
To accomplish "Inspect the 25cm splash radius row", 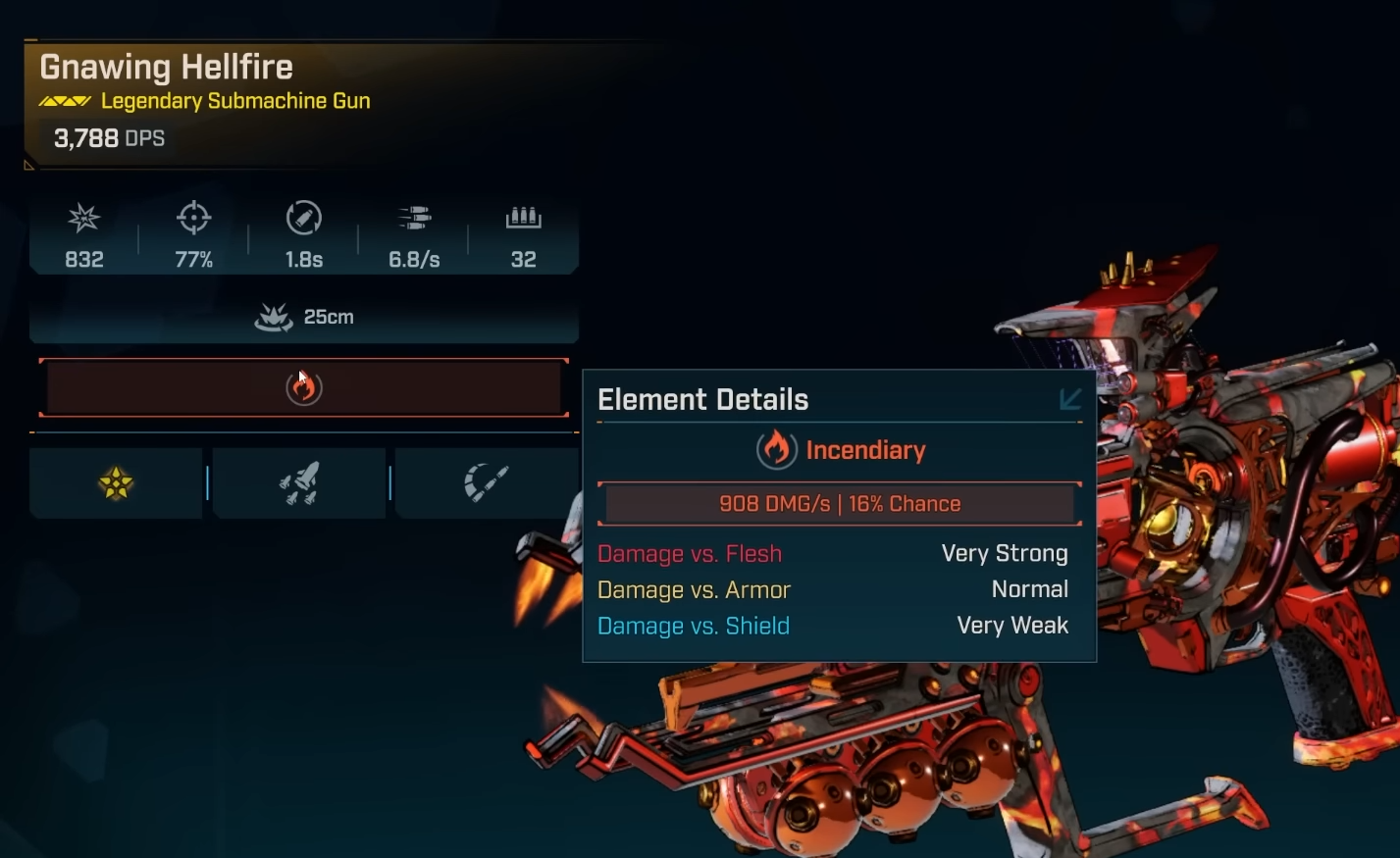I will point(303,317).
